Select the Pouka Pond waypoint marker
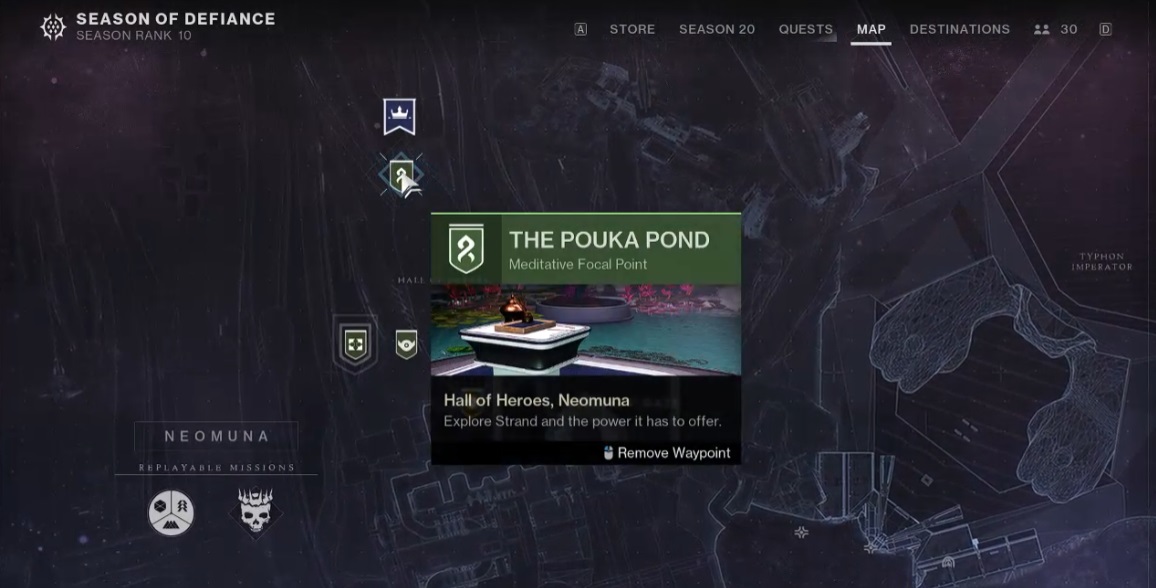 pos(401,176)
